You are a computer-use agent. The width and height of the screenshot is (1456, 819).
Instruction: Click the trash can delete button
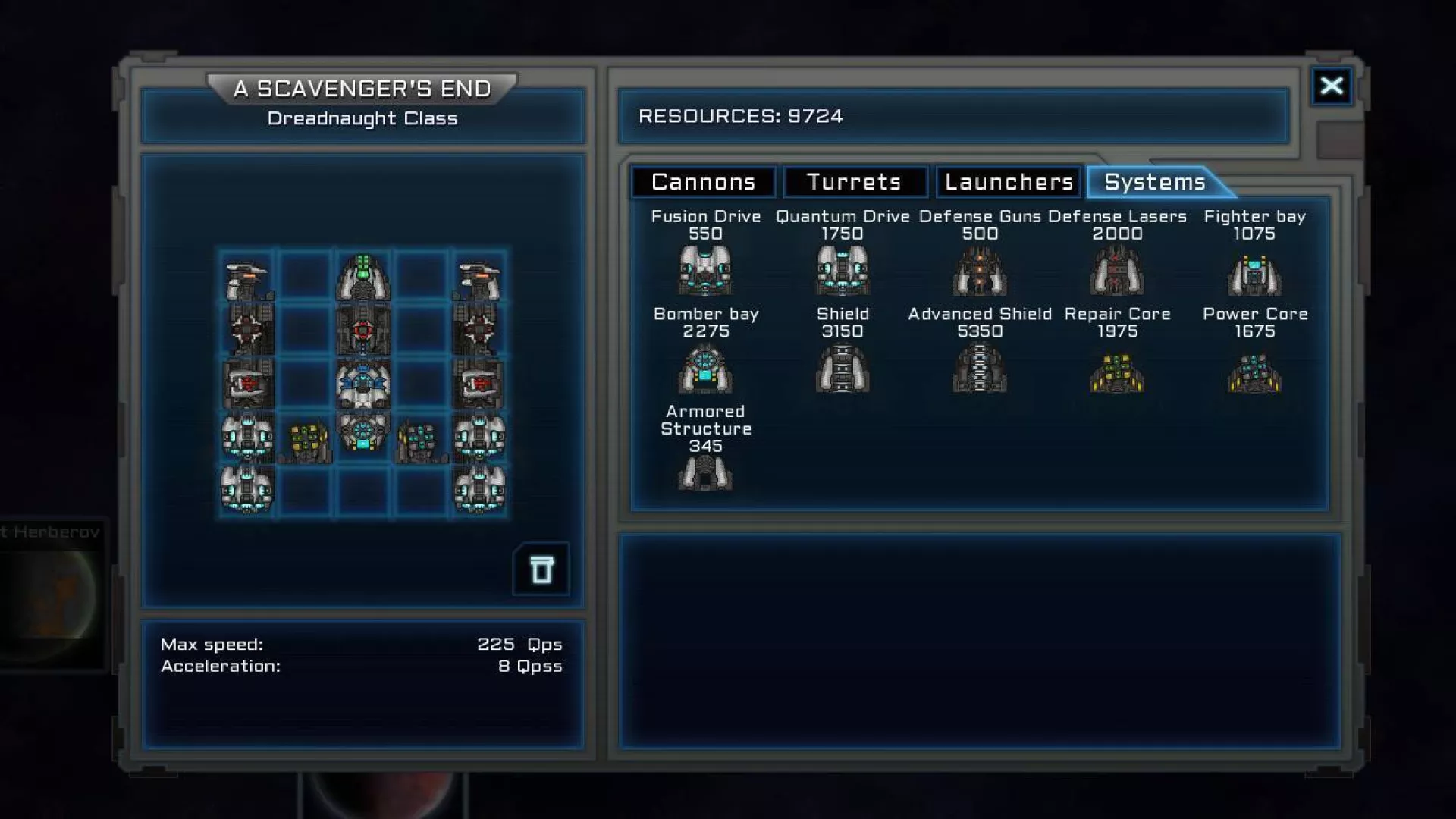(541, 570)
